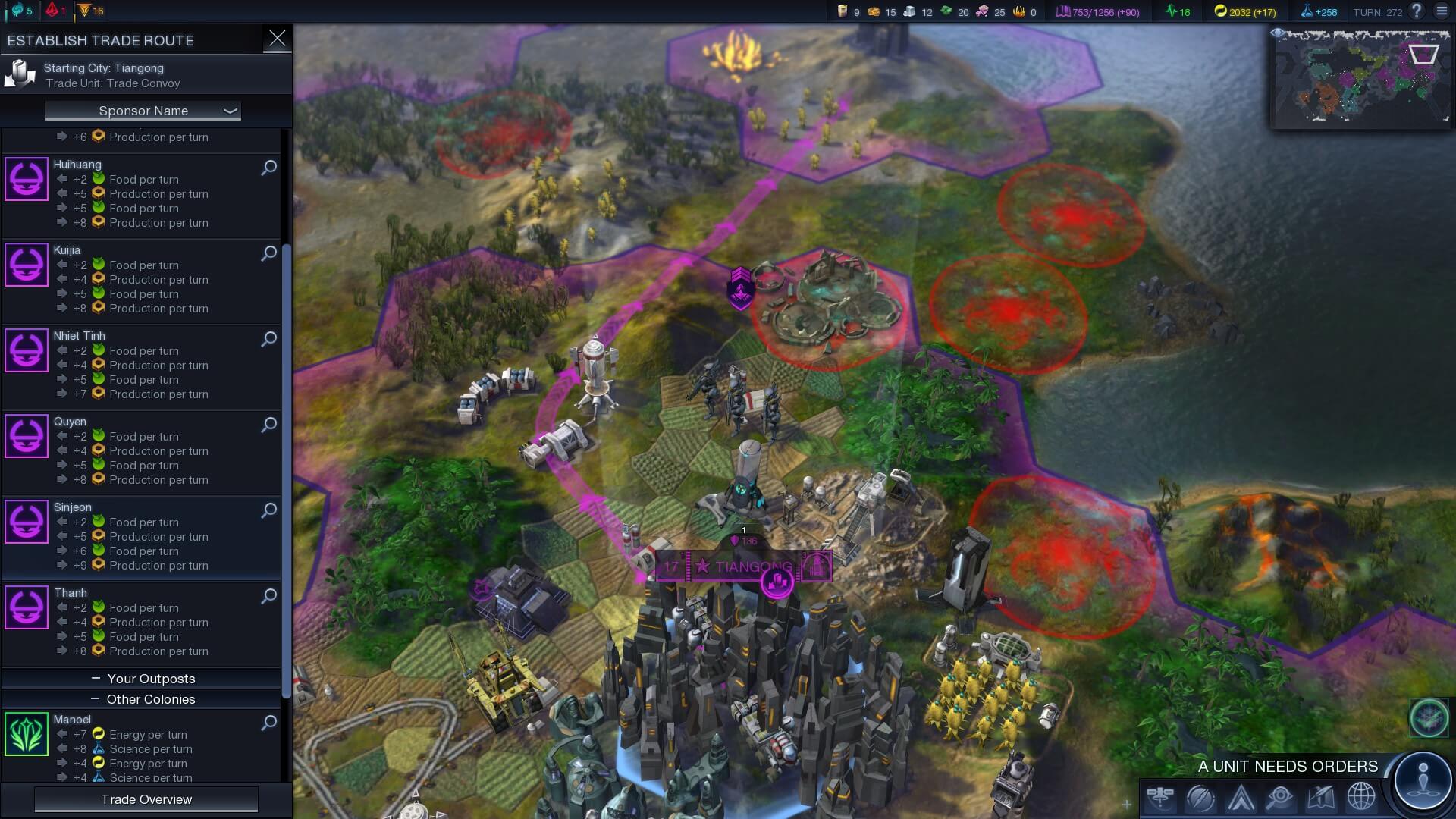Select the Kuijia trade route entry

(x=136, y=281)
